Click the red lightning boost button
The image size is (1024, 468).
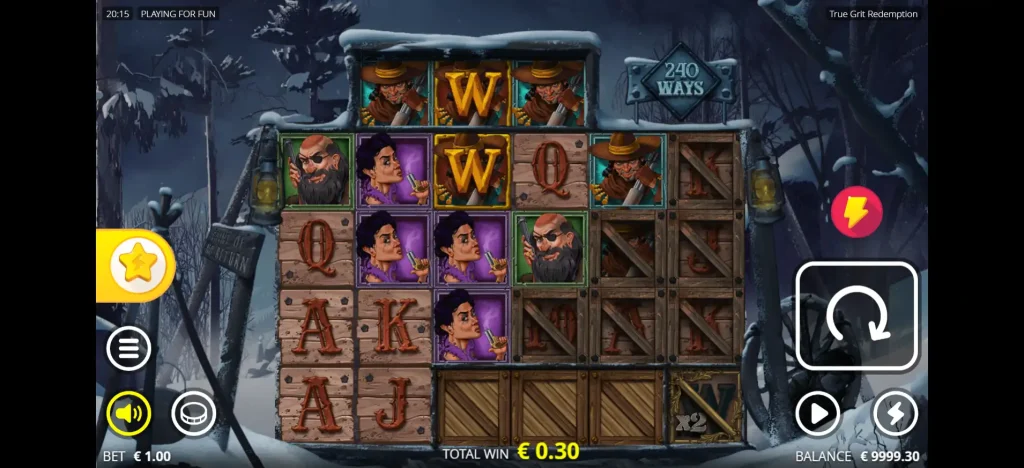click(x=857, y=212)
